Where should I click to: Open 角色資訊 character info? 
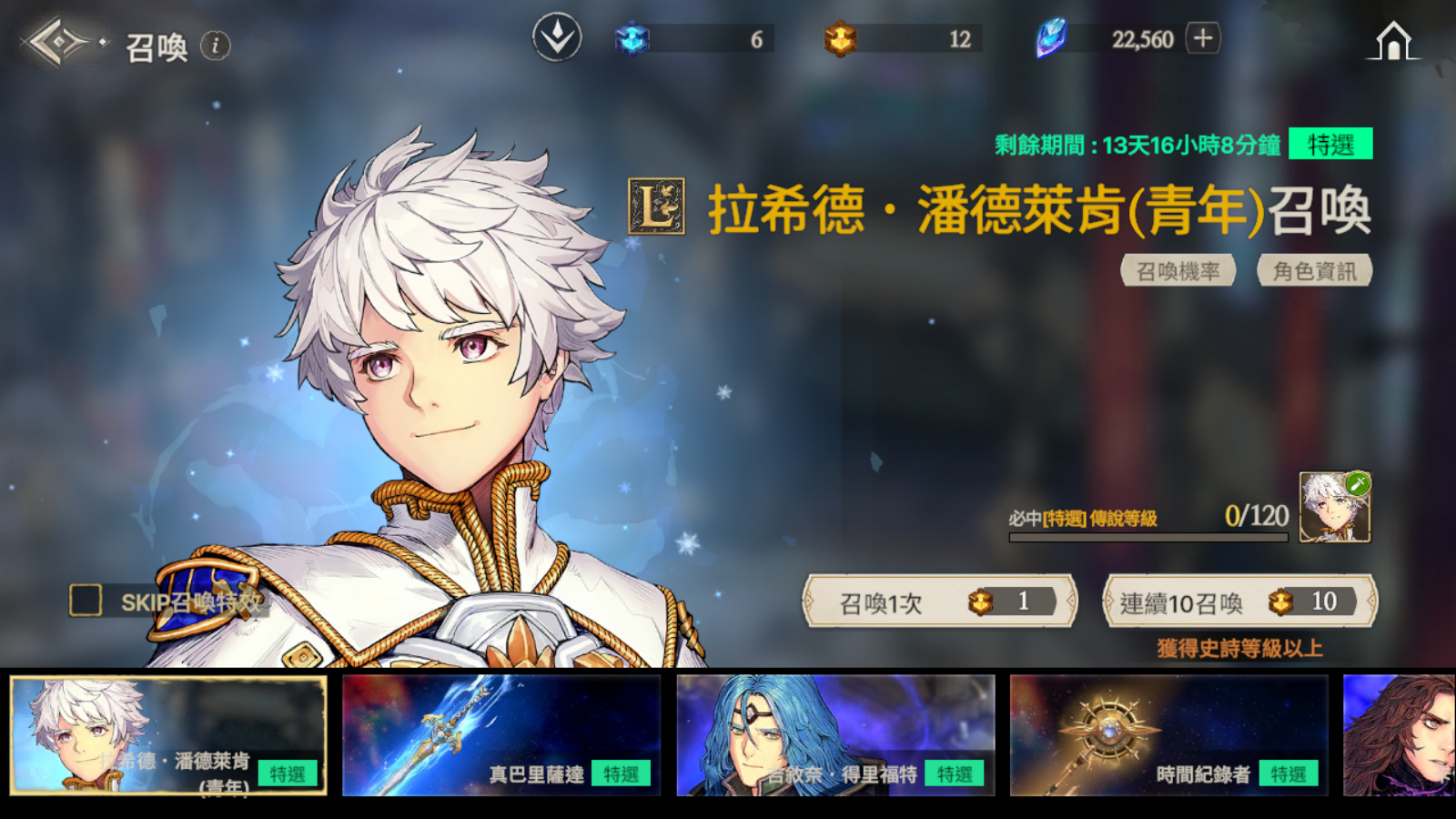(x=1314, y=271)
